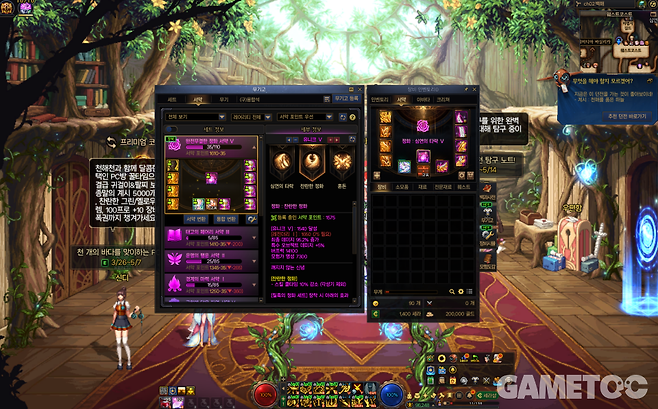Open the 서약 포인트 우선 sort dropdown

303,117
